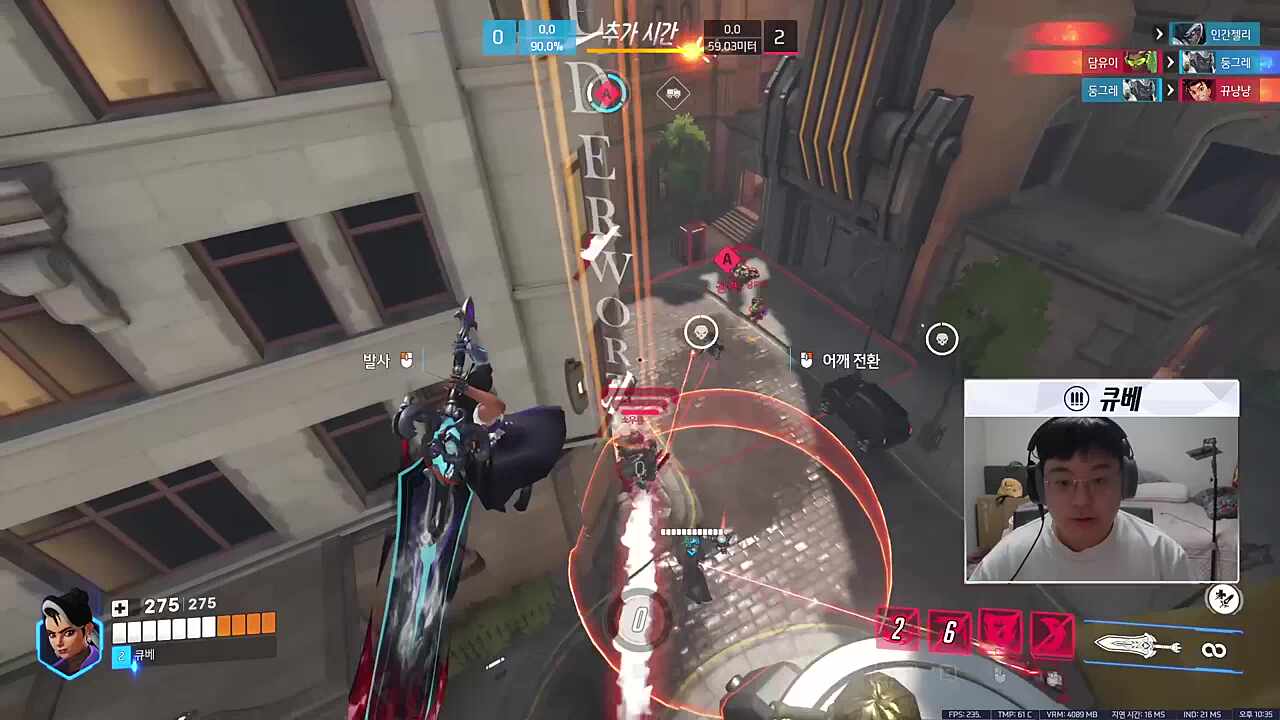The height and width of the screenshot is (720, 1280).
Task: Select the claw ultimate ability icon
Action: tap(1053, 631)
